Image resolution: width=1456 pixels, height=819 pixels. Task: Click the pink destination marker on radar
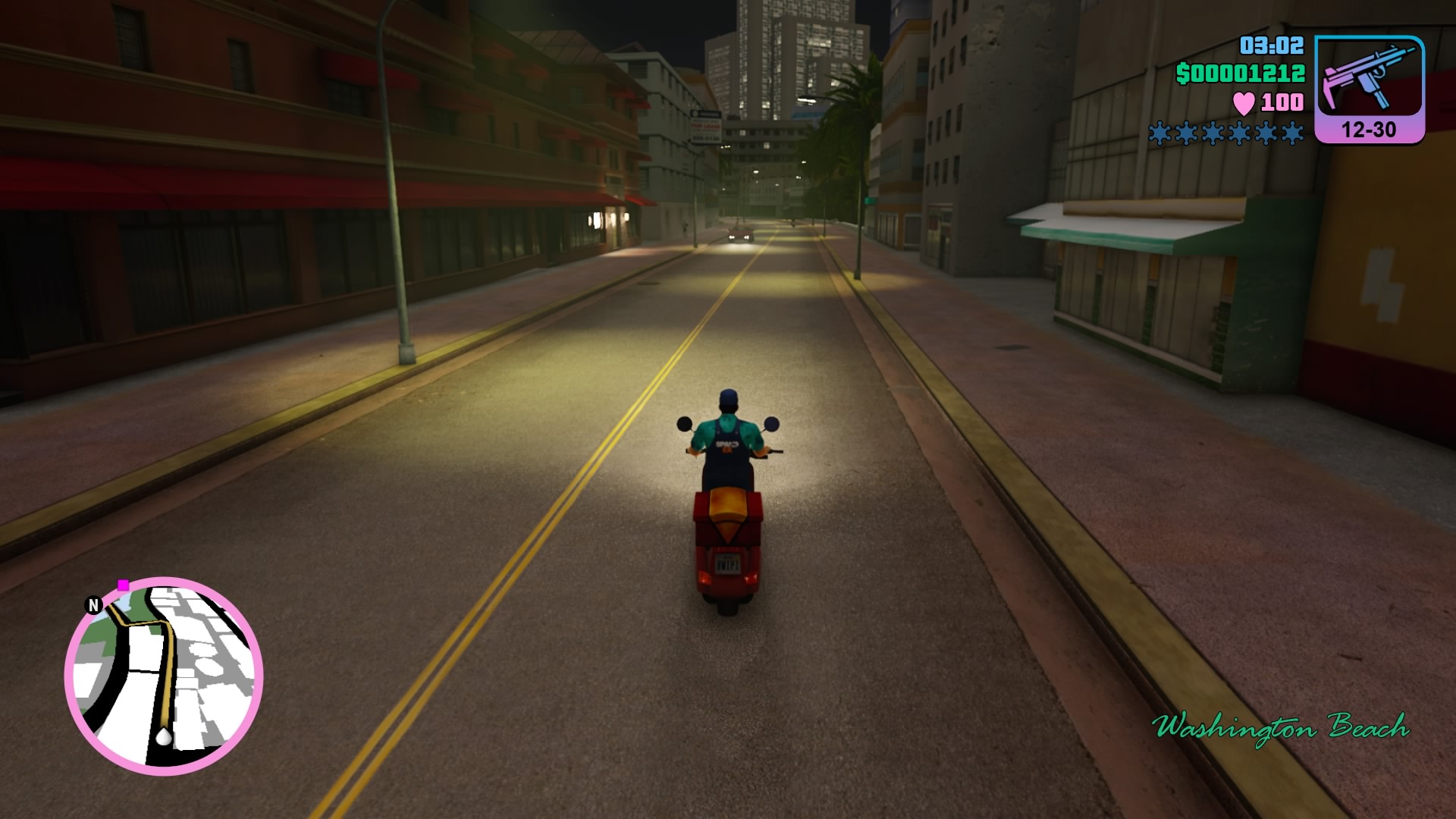(123, 585)
